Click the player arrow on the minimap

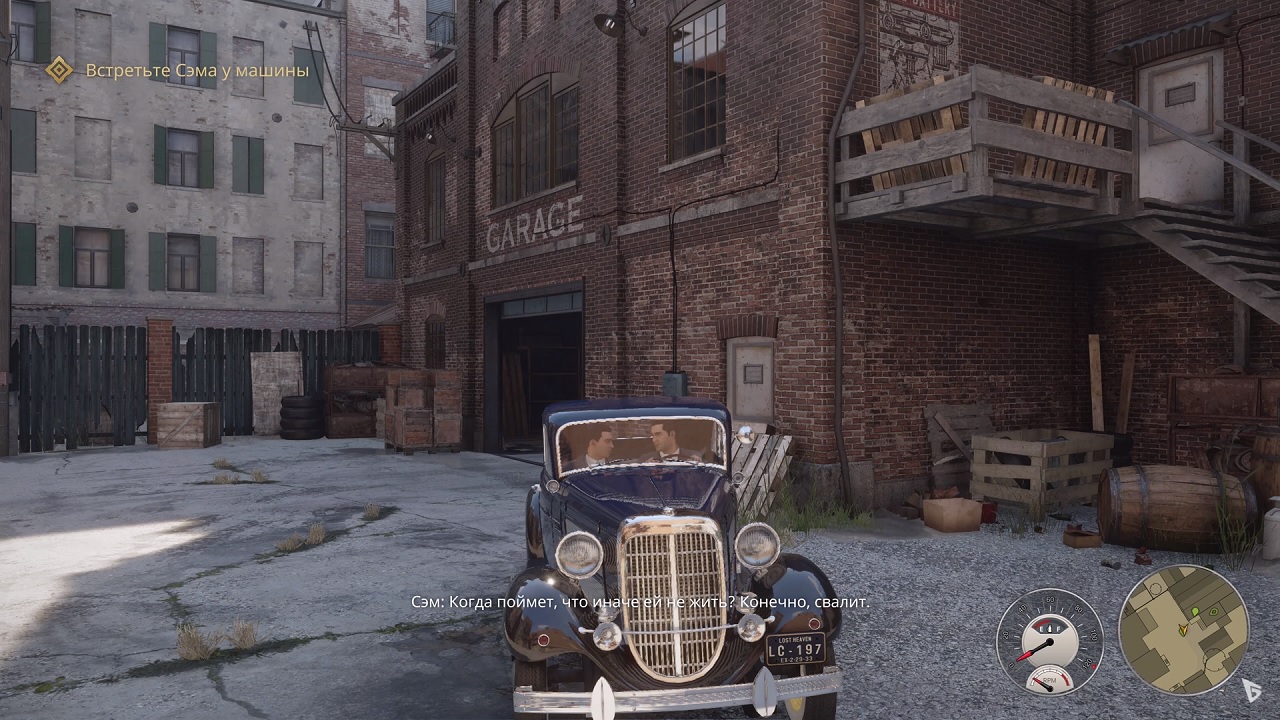(x=1182, y=629)
